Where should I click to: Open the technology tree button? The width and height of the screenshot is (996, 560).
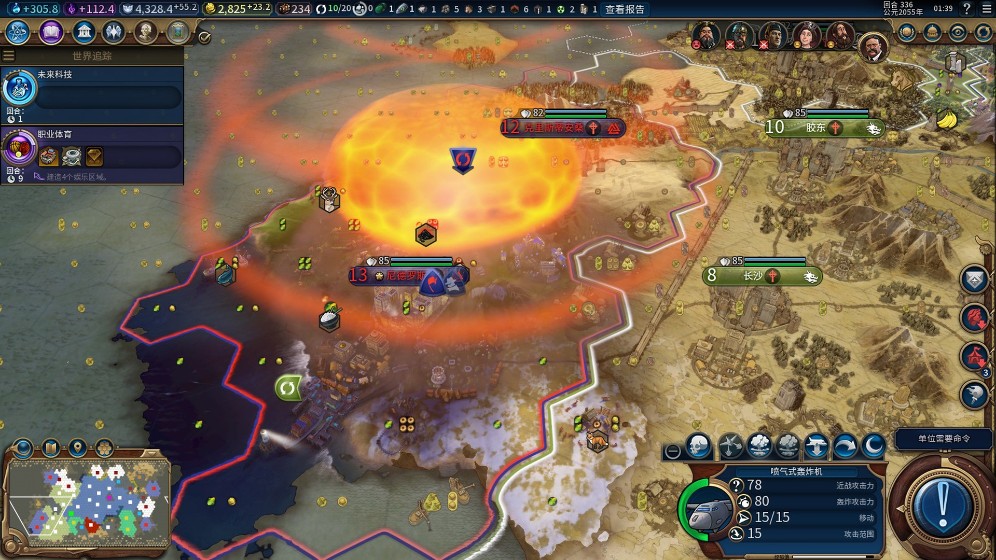pos(18,33)
